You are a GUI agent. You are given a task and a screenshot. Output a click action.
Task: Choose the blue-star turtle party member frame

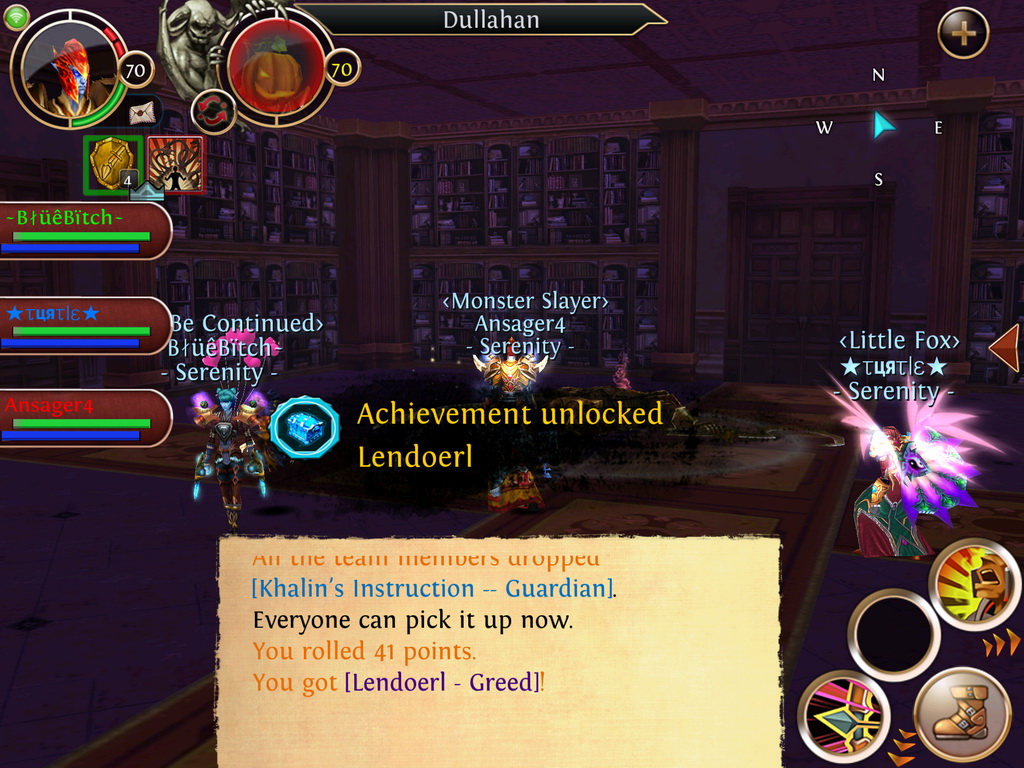tap(84, 327)
